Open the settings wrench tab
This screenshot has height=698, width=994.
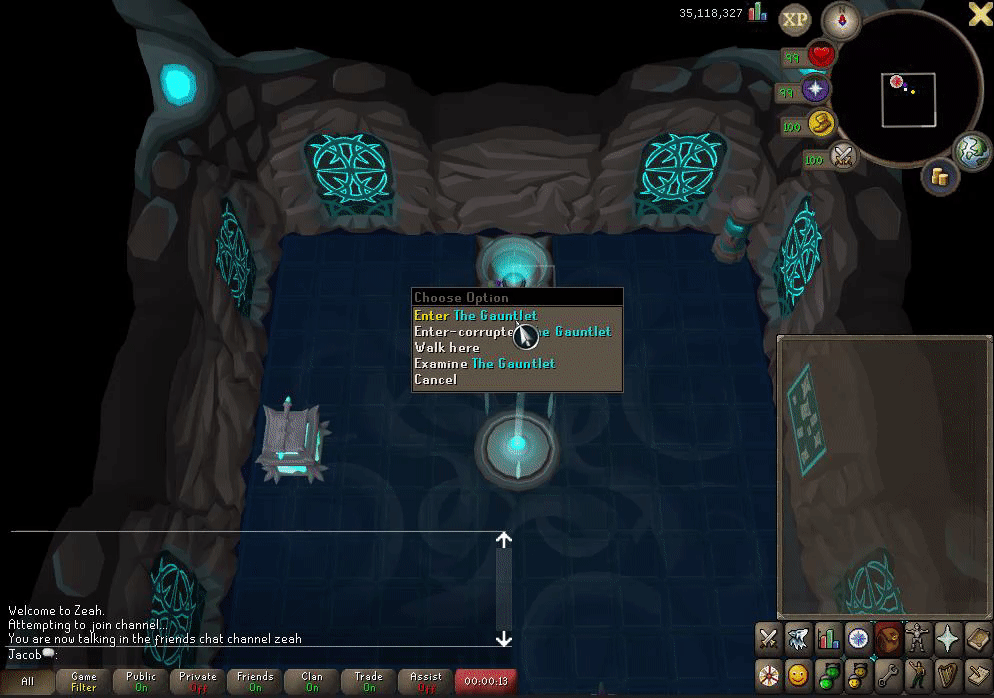click(x=887, y=671)
